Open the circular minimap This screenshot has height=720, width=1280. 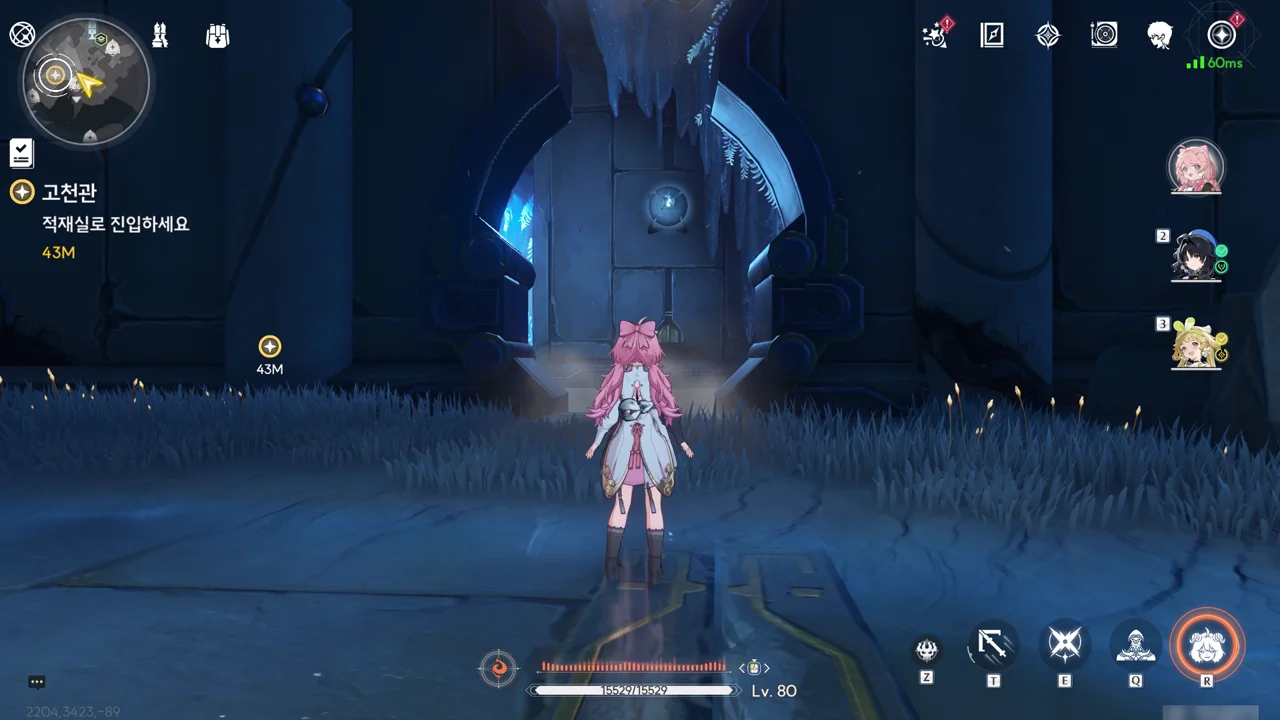pos(86,80)
